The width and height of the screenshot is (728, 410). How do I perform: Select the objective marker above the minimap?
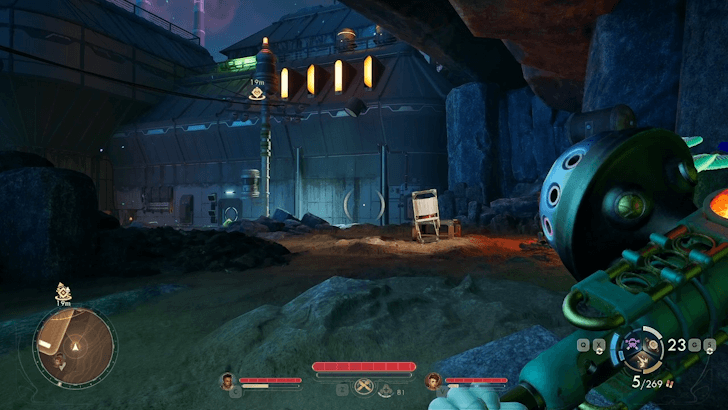63,292
